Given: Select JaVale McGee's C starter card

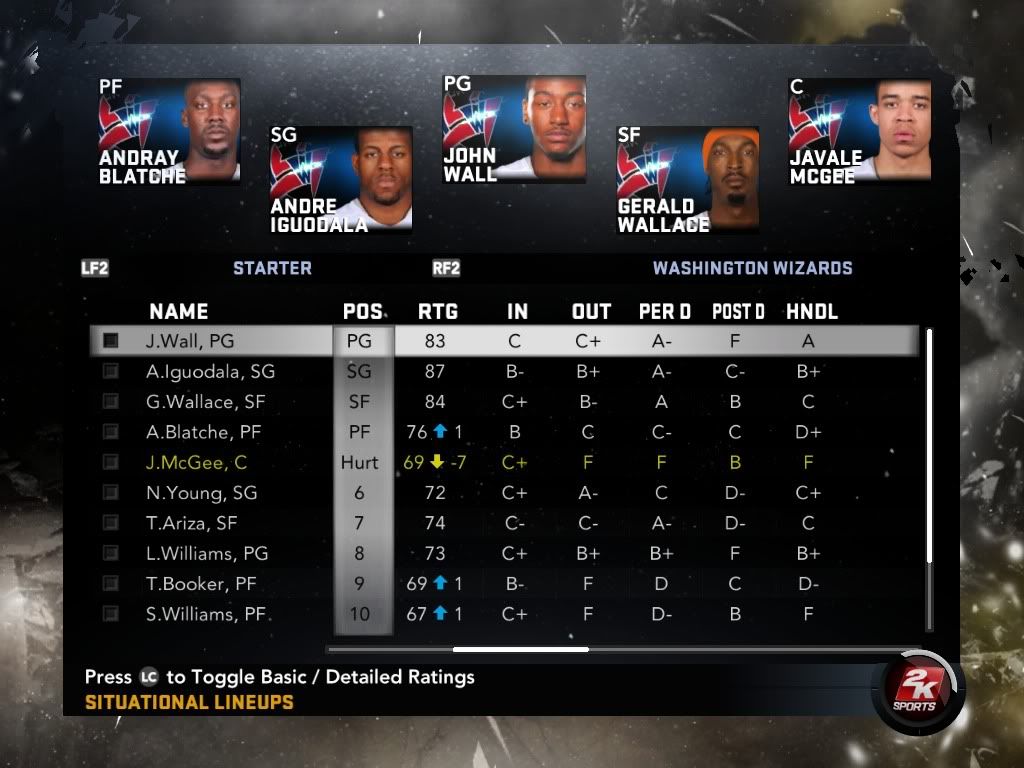Looking at the screenshot, I should click(x=859, y=131).
